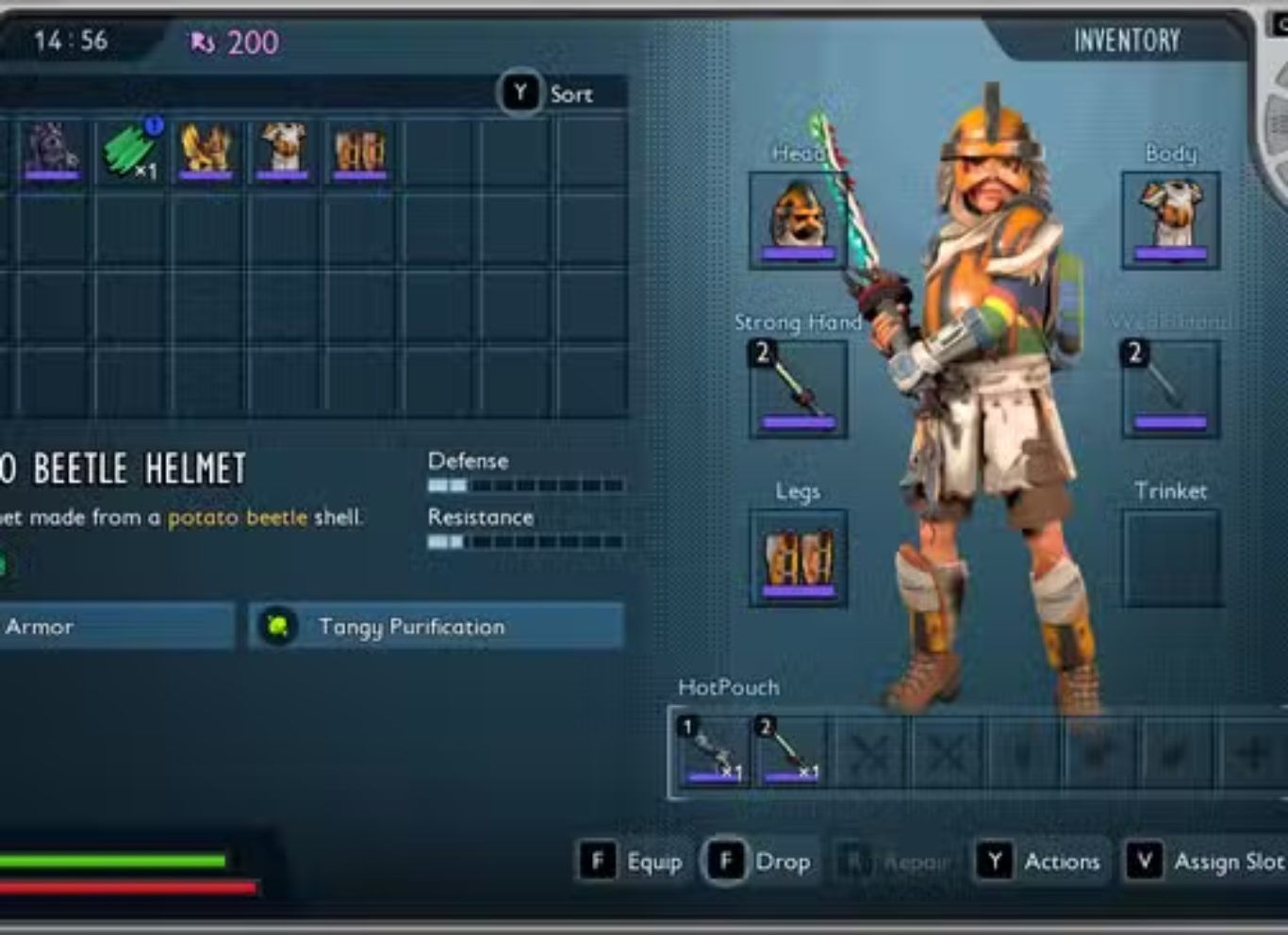This screenshot has width=1288, height=935.
Task: Open the Actions menu
Action: tap(1039, 861)
